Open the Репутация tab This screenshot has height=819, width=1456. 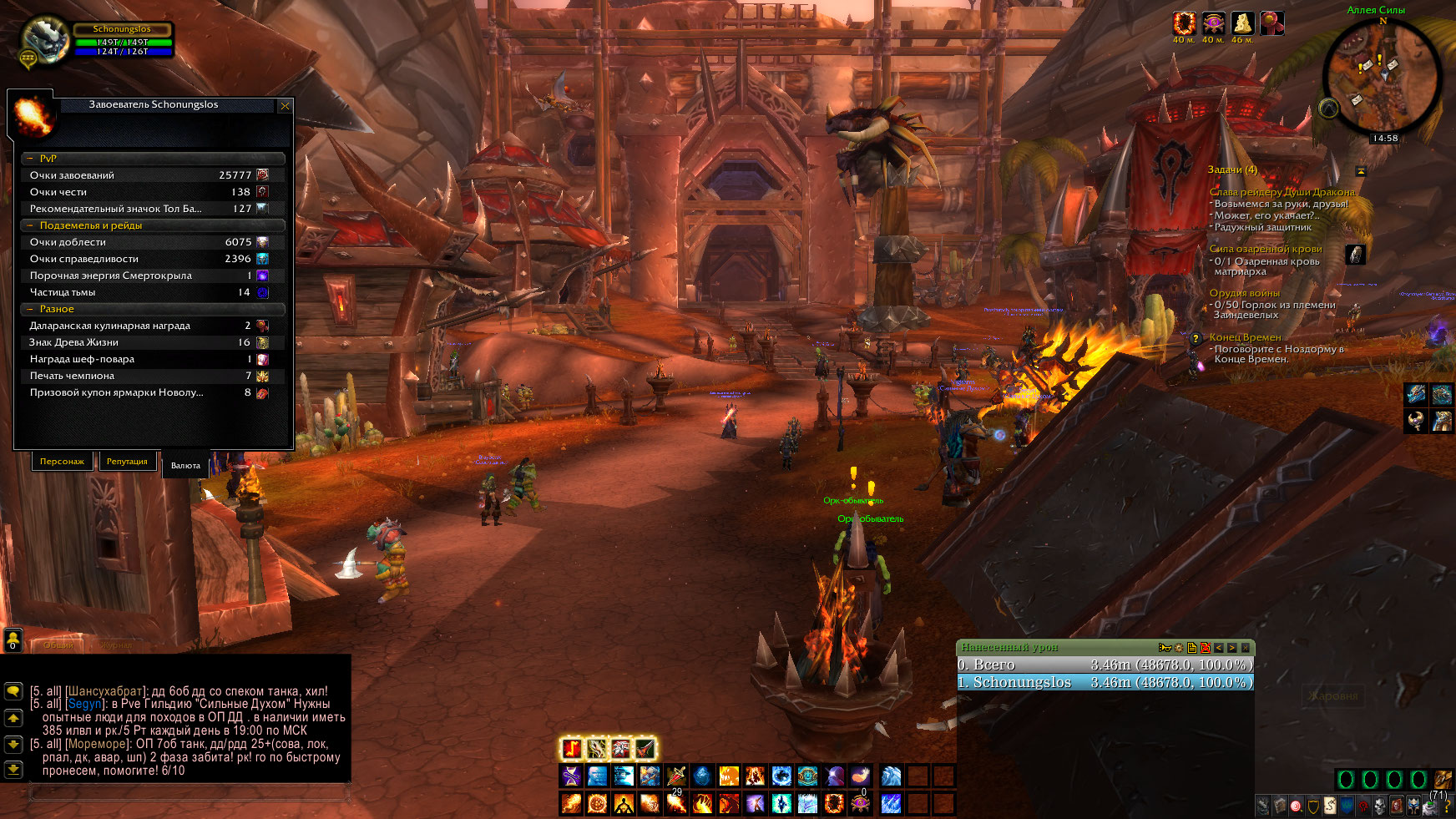(127, 462)
